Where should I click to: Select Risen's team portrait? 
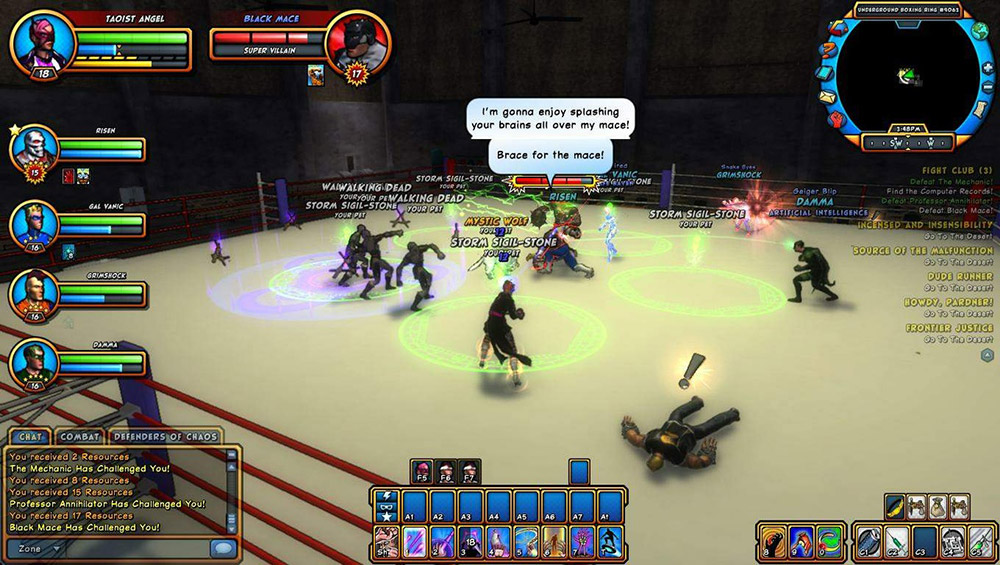click(x=31, y=147)
